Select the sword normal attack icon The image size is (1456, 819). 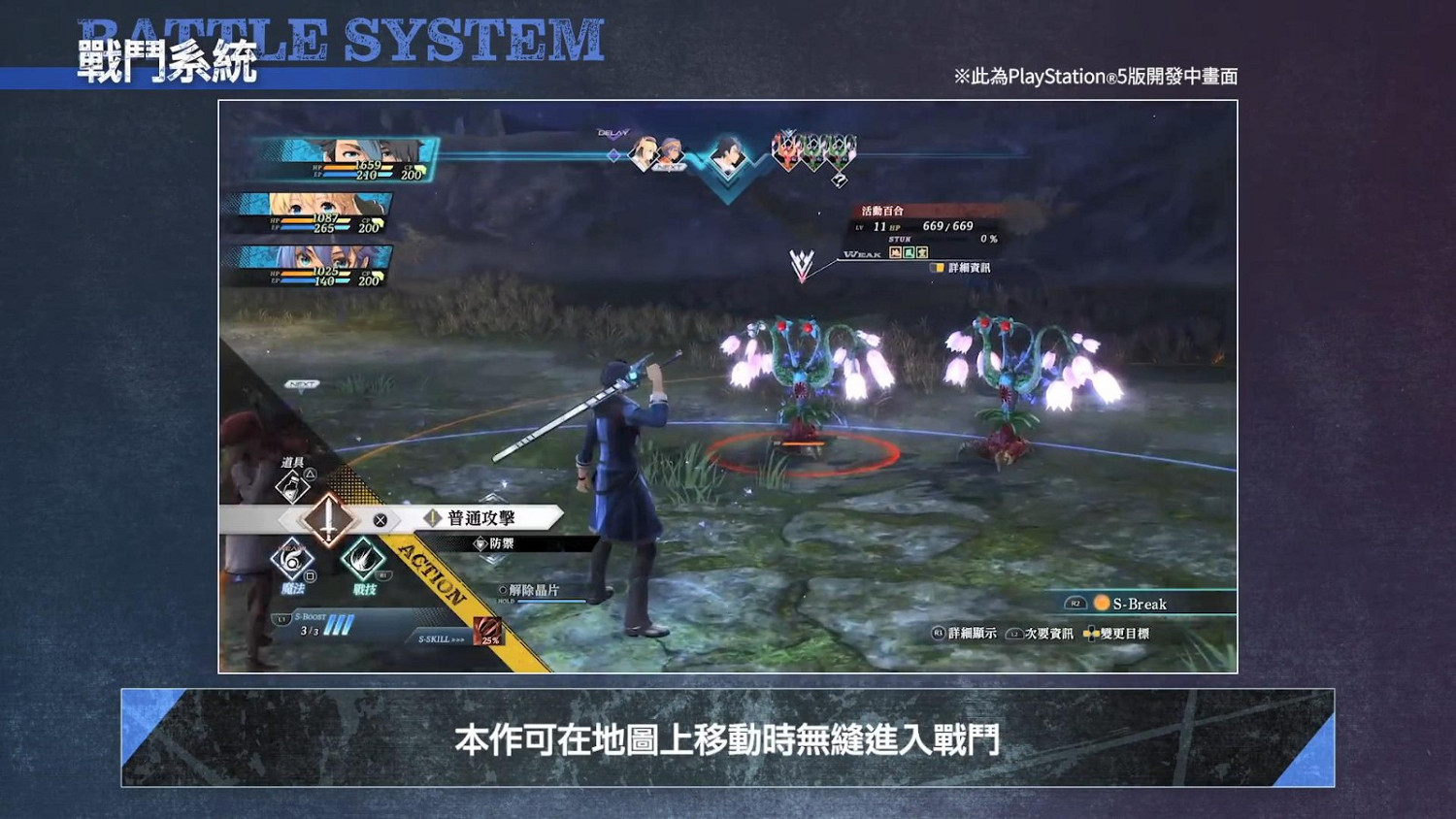point(330,519)
